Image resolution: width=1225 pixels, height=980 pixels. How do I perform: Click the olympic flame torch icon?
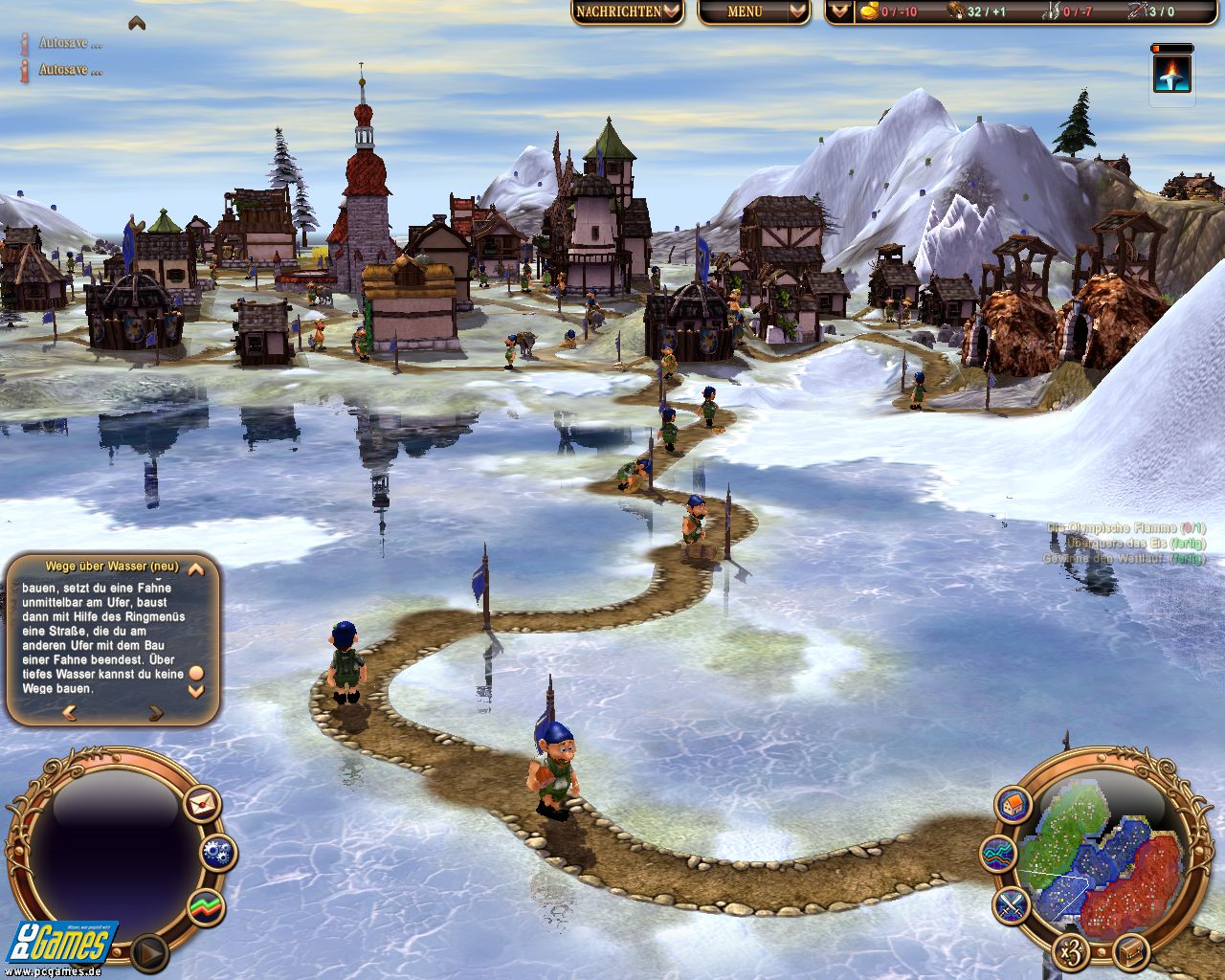pos(1172,74)
